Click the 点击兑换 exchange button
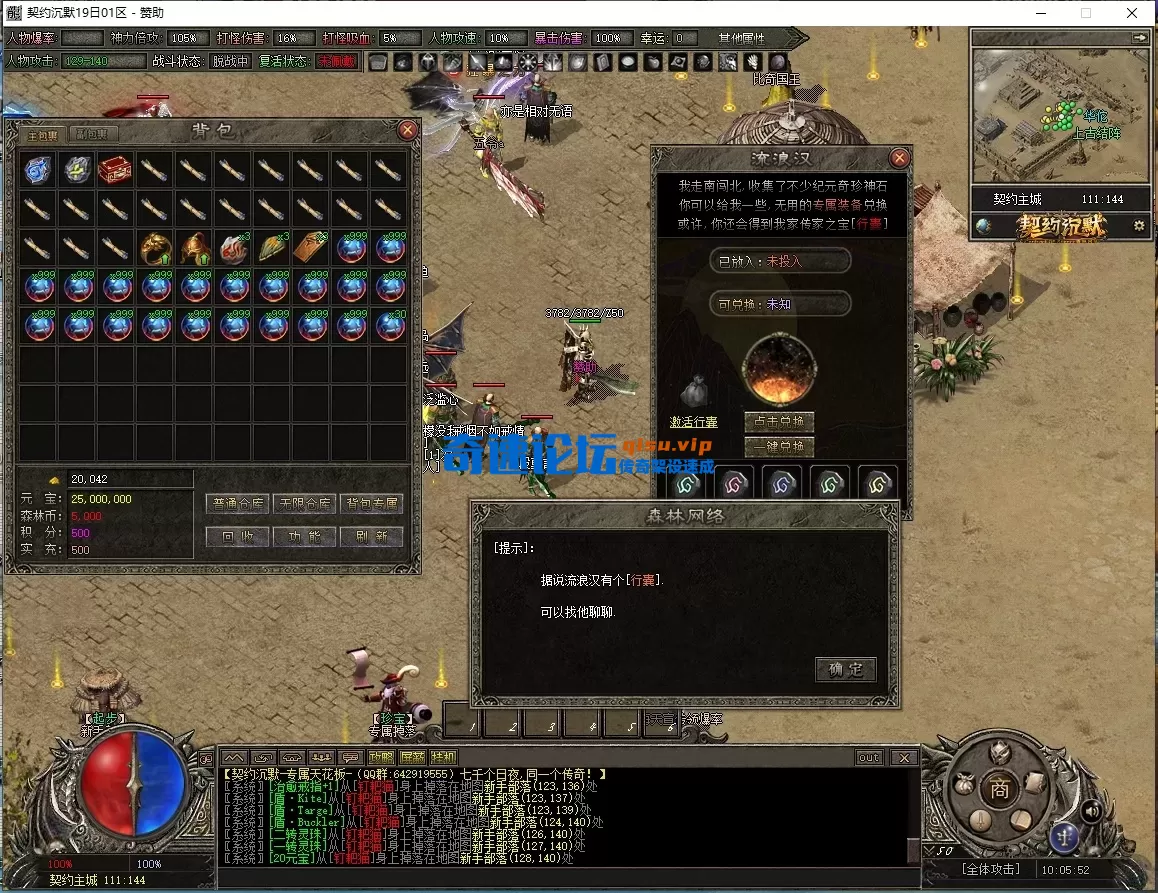The image size is (1158, 893). 779,422
